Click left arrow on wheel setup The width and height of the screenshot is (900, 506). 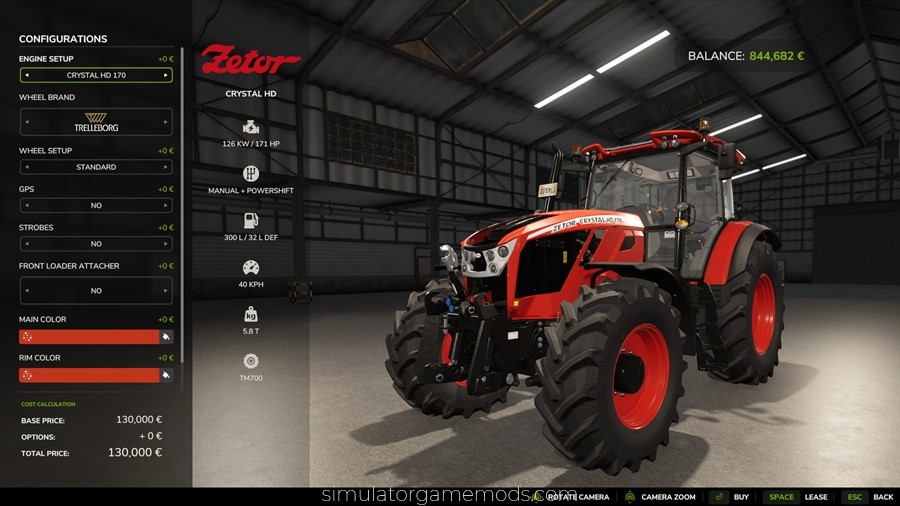pos(26,167)
